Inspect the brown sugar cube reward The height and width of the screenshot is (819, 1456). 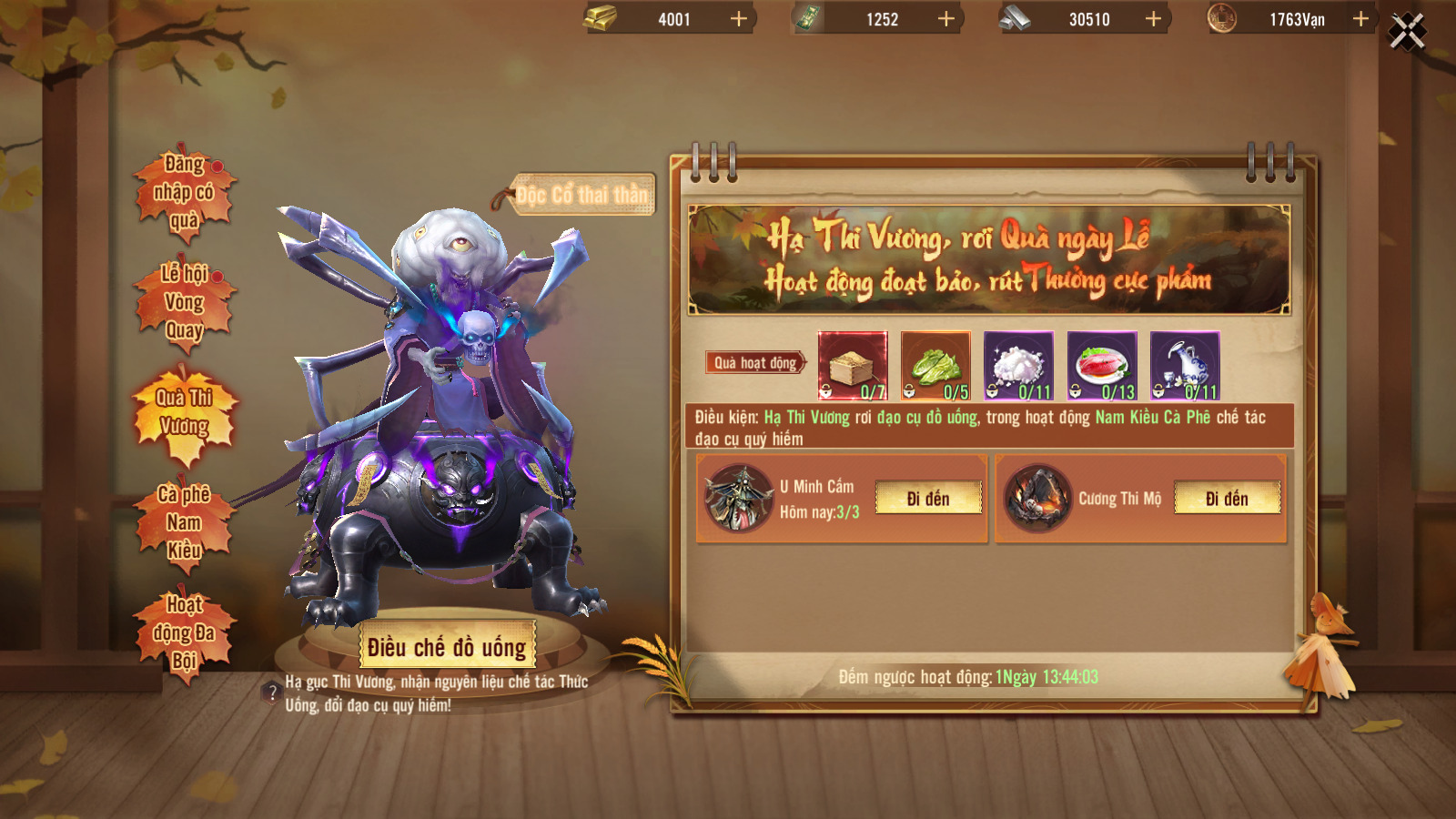point(853,366)
